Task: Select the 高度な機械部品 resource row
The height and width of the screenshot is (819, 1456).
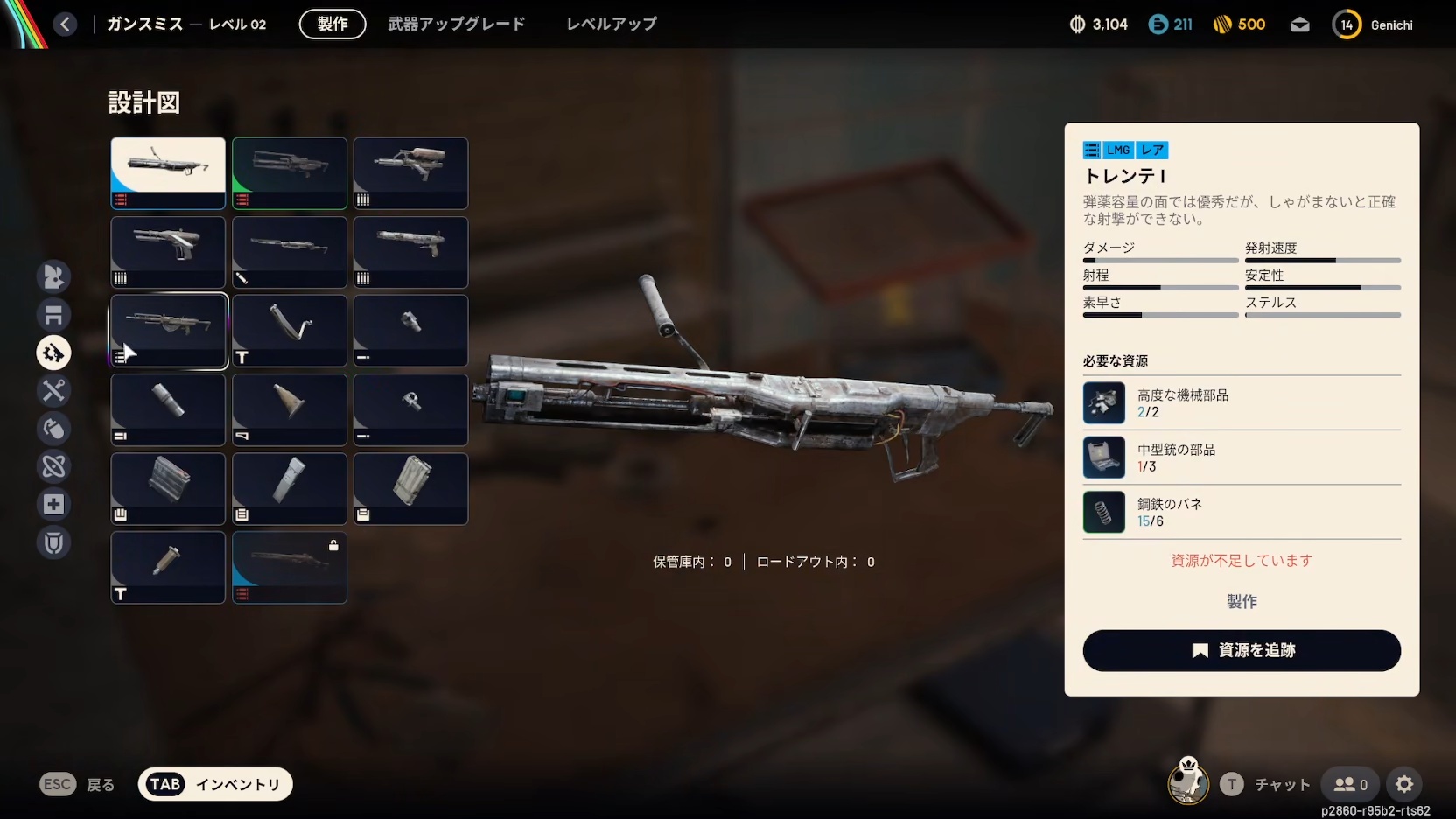Action: tap(1241, 403)
